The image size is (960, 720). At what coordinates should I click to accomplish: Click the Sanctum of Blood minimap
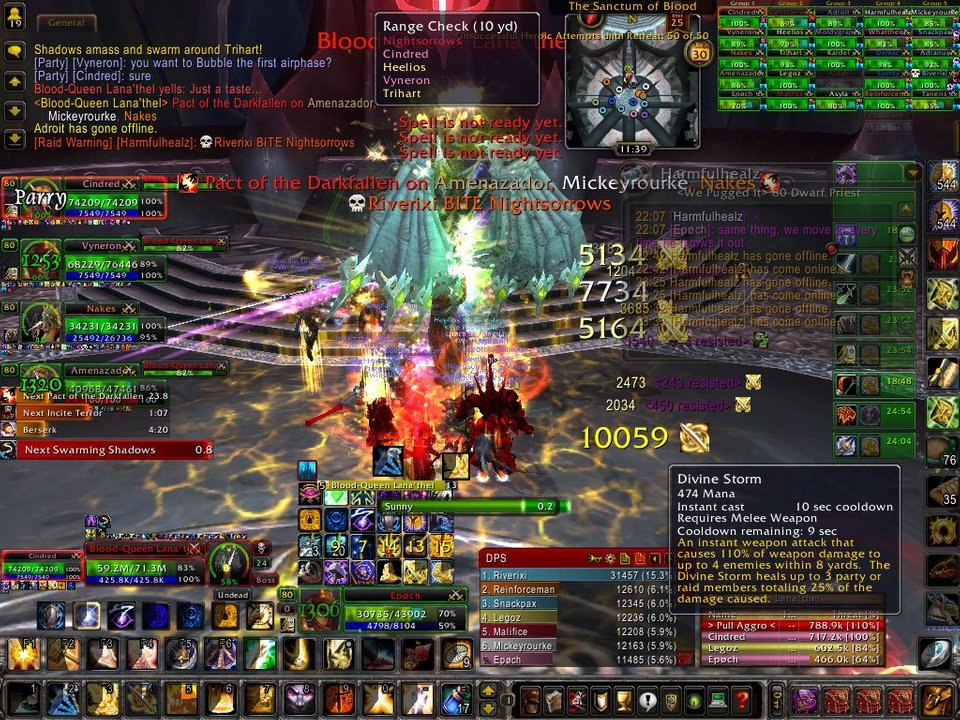coord(631,83)
